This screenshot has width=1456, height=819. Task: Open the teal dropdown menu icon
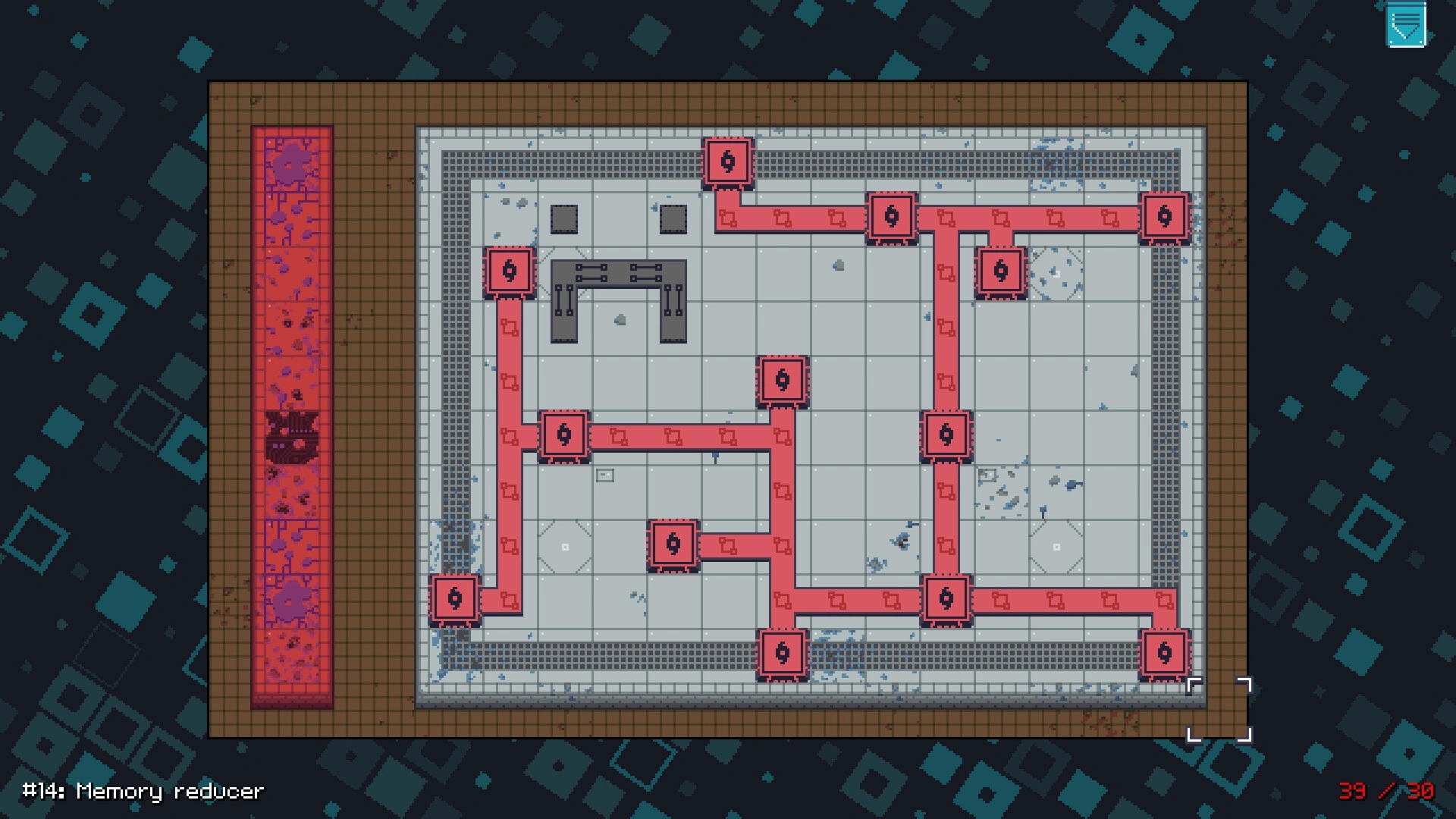1405,25
